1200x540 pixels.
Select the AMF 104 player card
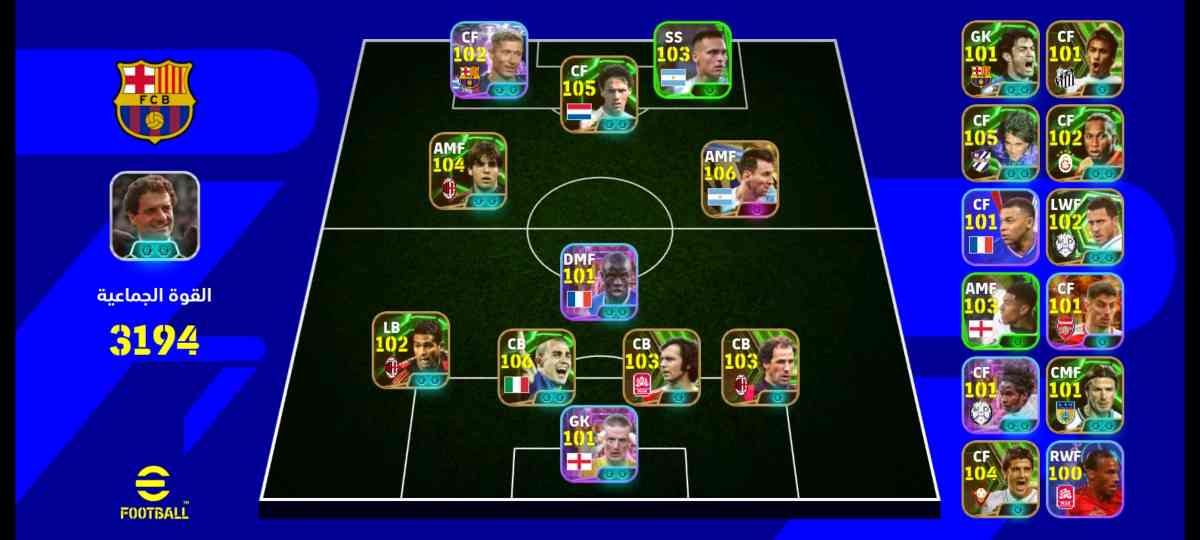pyautogui.click(x=469, y=171)
